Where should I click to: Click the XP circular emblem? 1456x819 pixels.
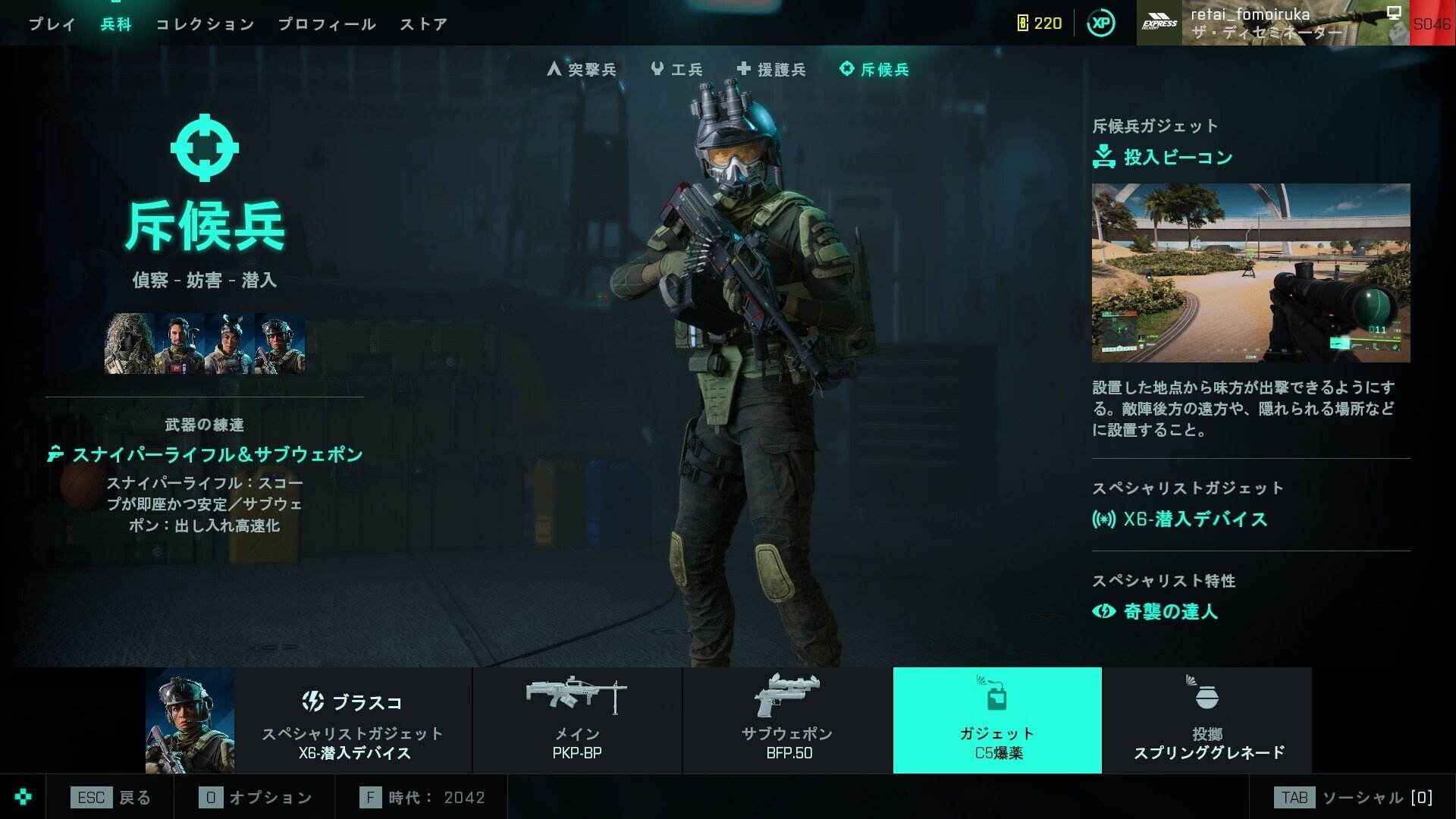click(x=1099, y=23)
